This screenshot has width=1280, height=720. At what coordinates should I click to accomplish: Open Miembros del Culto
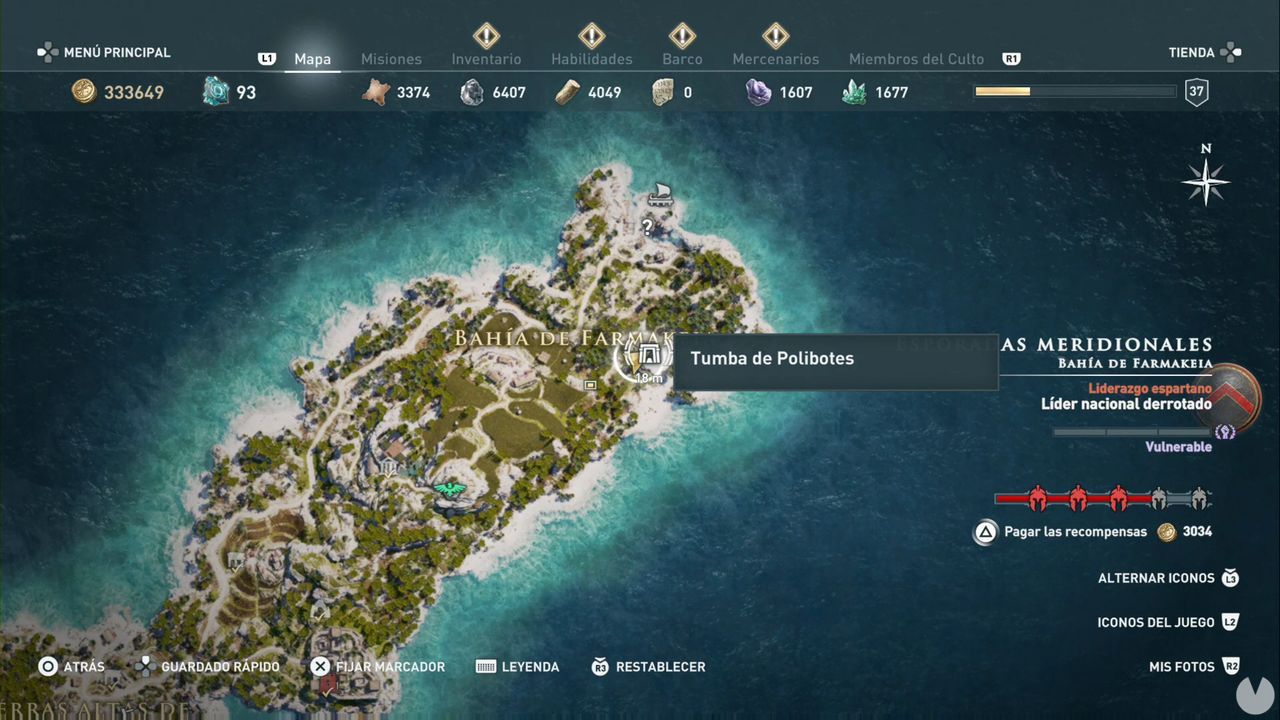916,58
